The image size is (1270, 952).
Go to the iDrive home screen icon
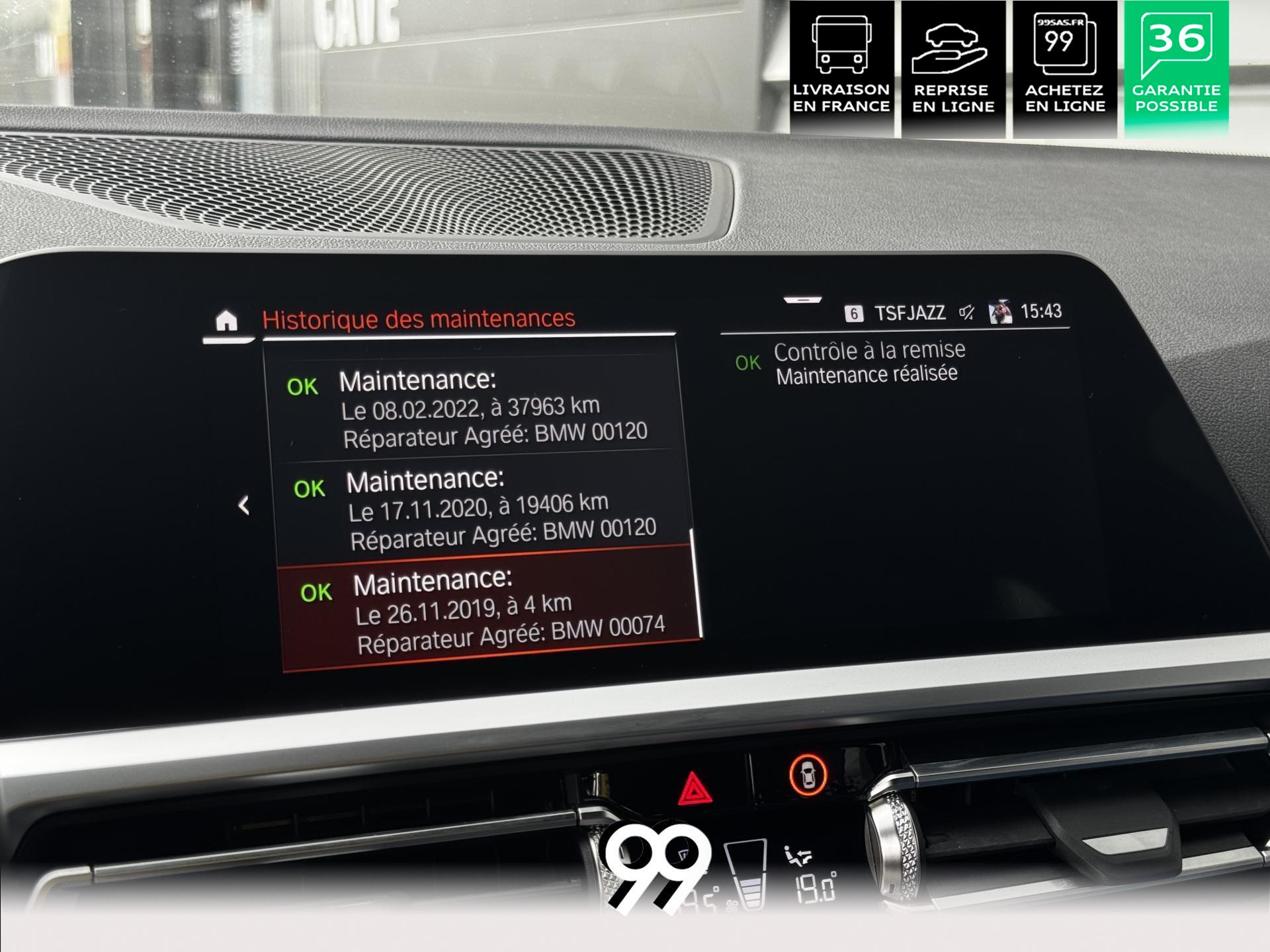coord(226,321)
